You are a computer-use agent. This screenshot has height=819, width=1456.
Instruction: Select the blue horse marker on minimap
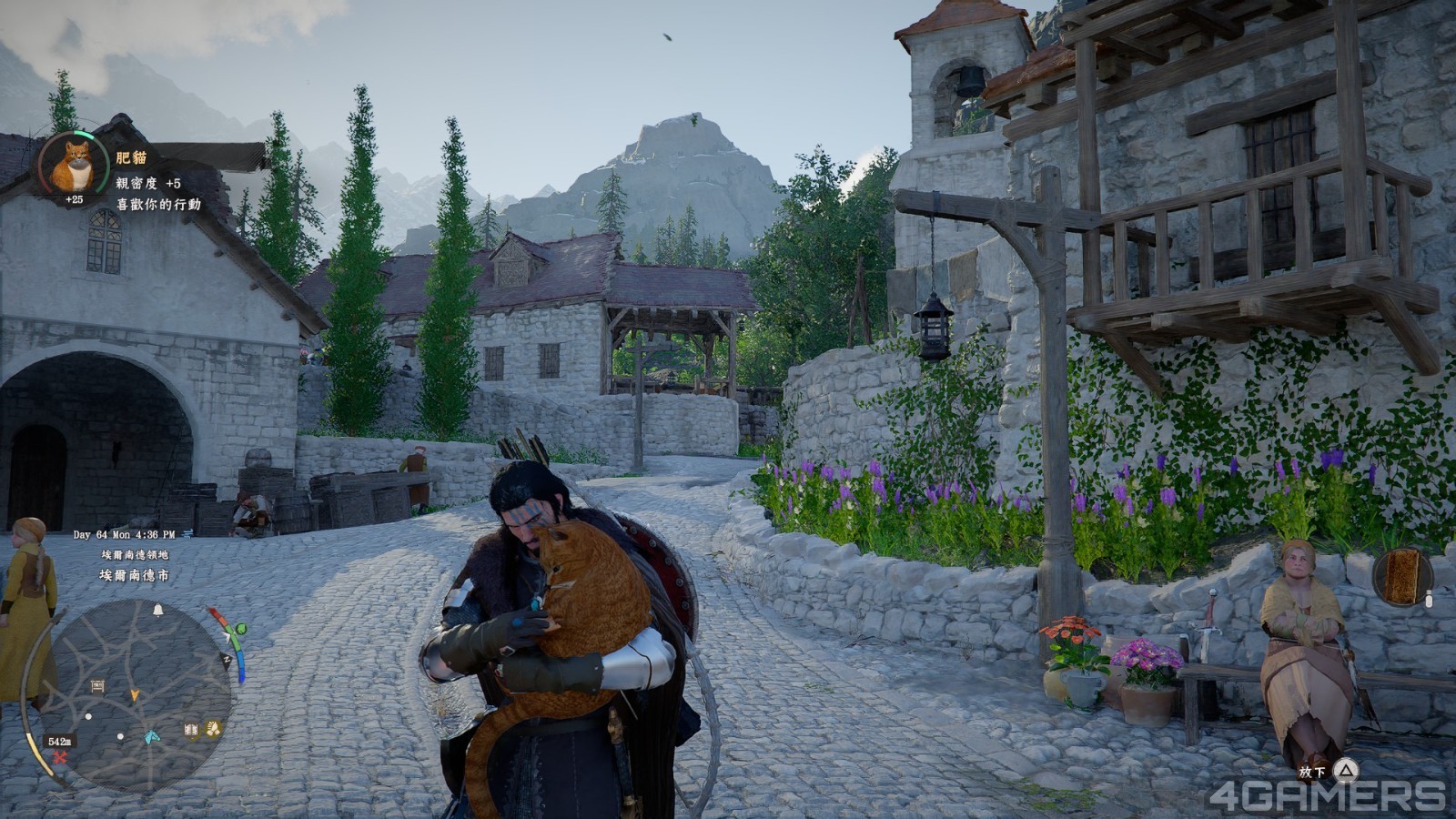click(x=152, y=736)
